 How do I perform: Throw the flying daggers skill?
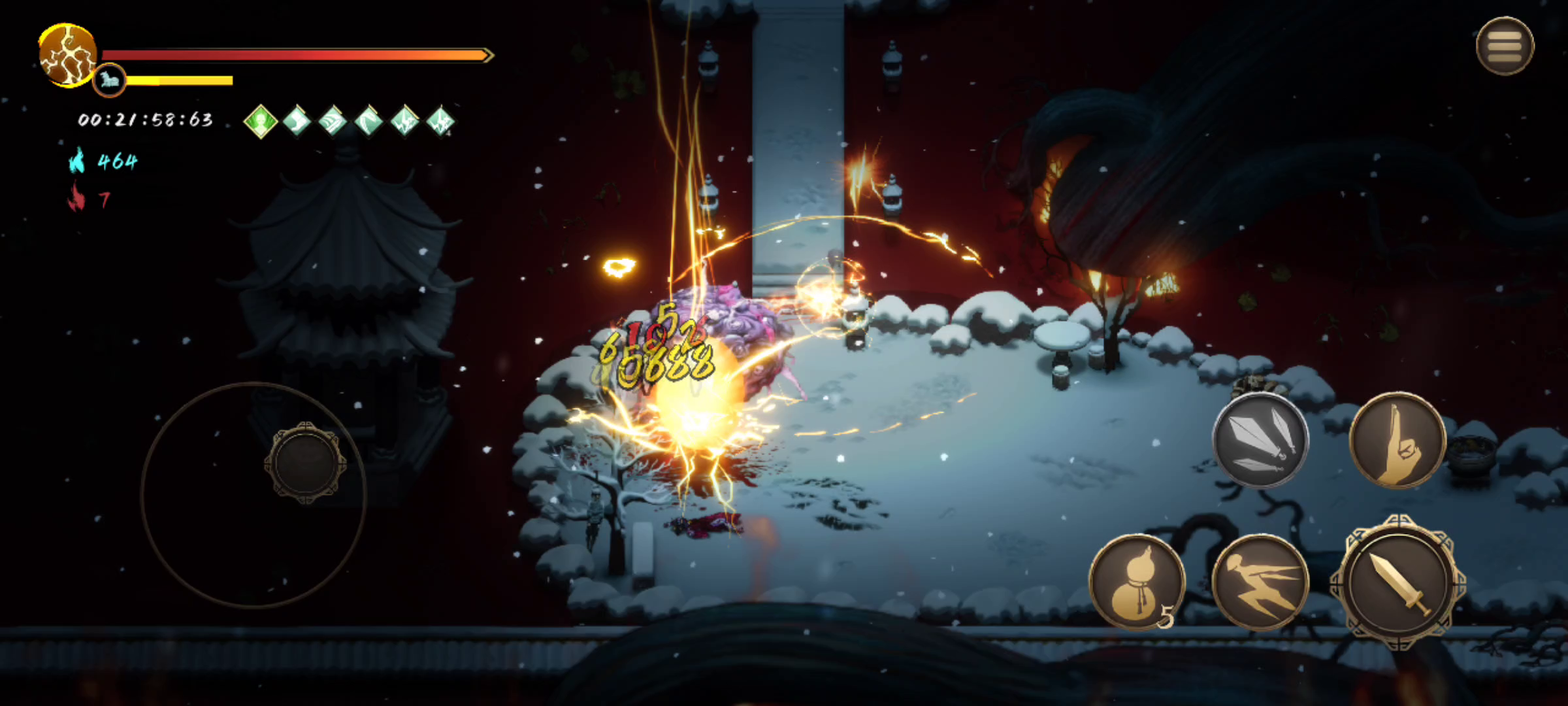(1260, 440)
